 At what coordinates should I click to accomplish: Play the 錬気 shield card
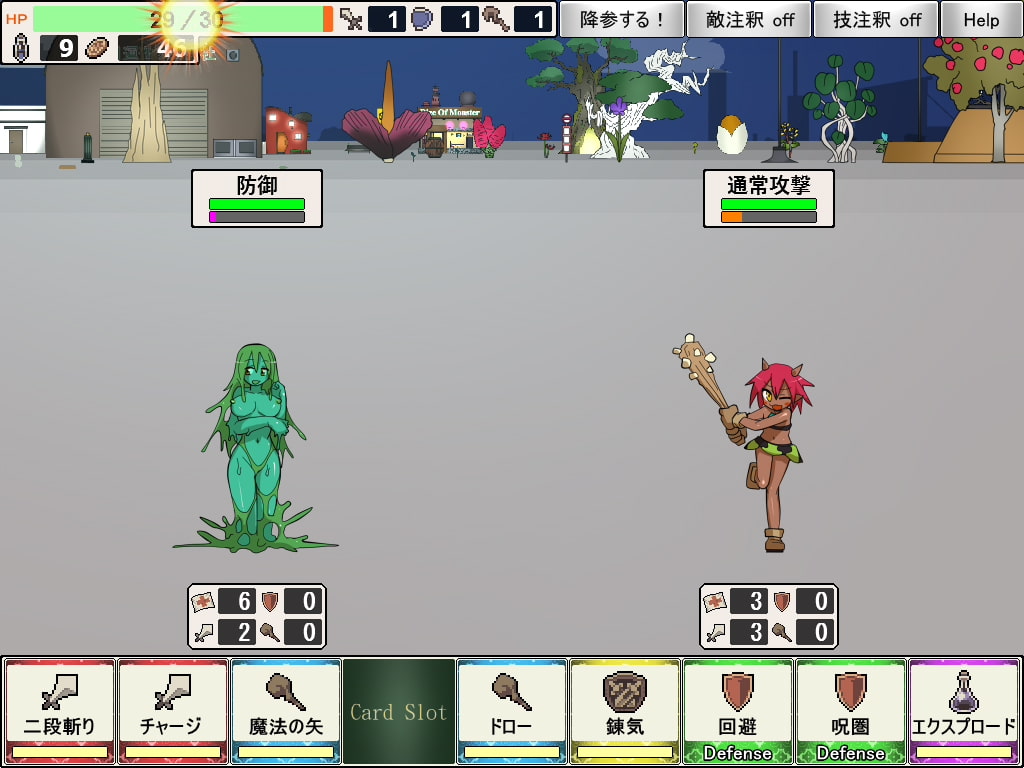(624, 710)
